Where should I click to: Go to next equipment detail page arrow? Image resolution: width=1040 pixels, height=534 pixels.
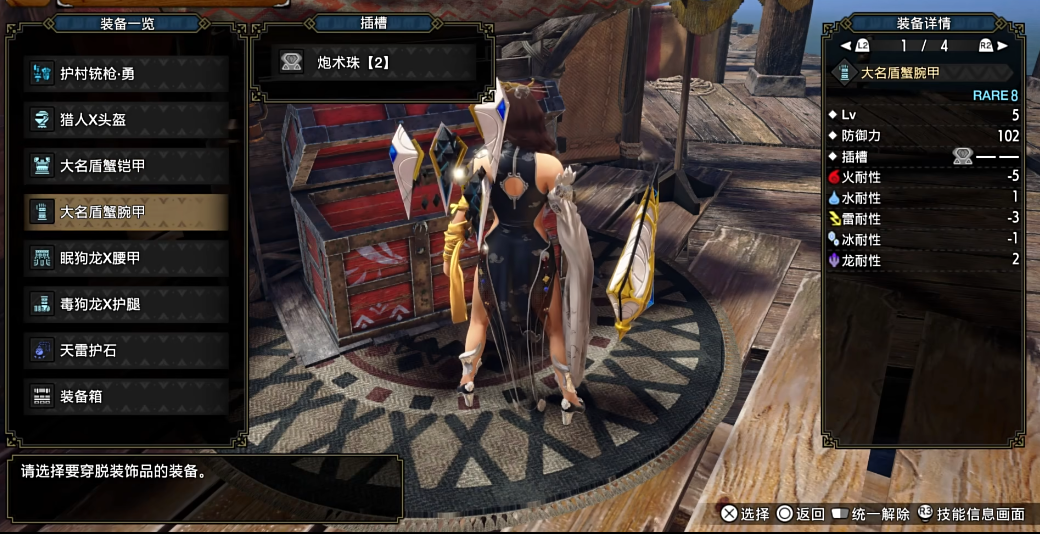coord(1002,46)
